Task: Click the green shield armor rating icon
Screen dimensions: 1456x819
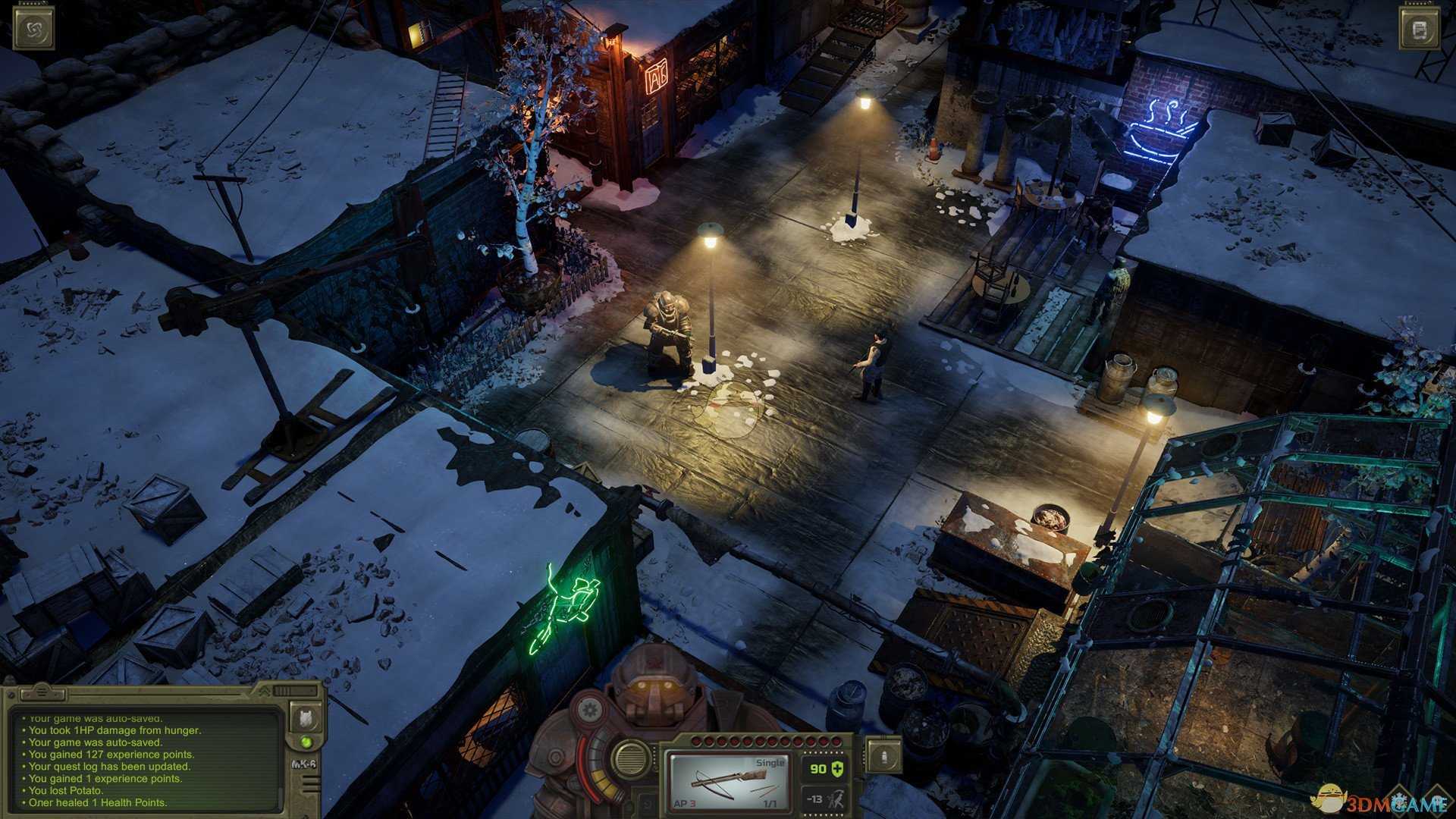Action: [837, 770]
